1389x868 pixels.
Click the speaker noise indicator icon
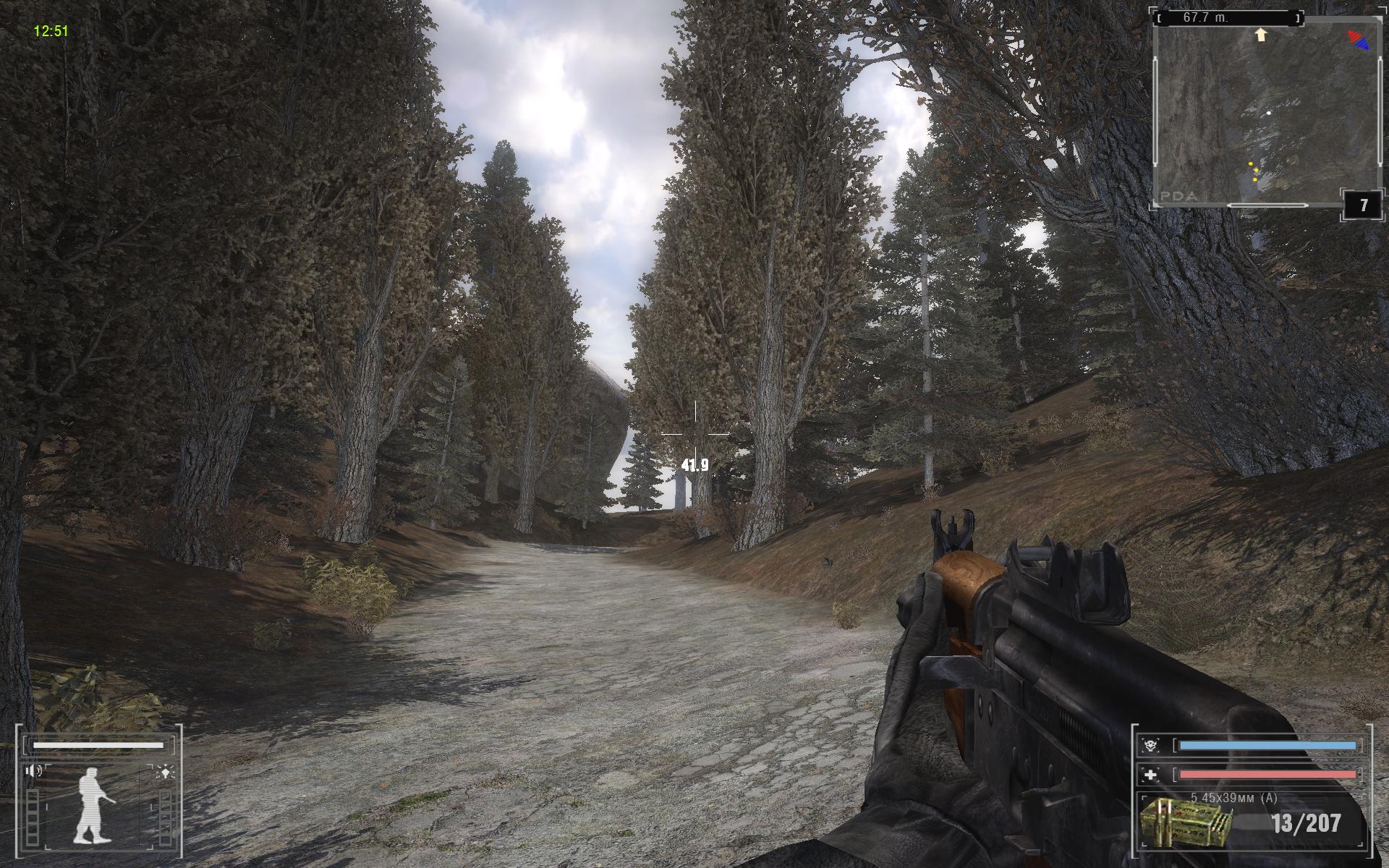coord(33,771)
